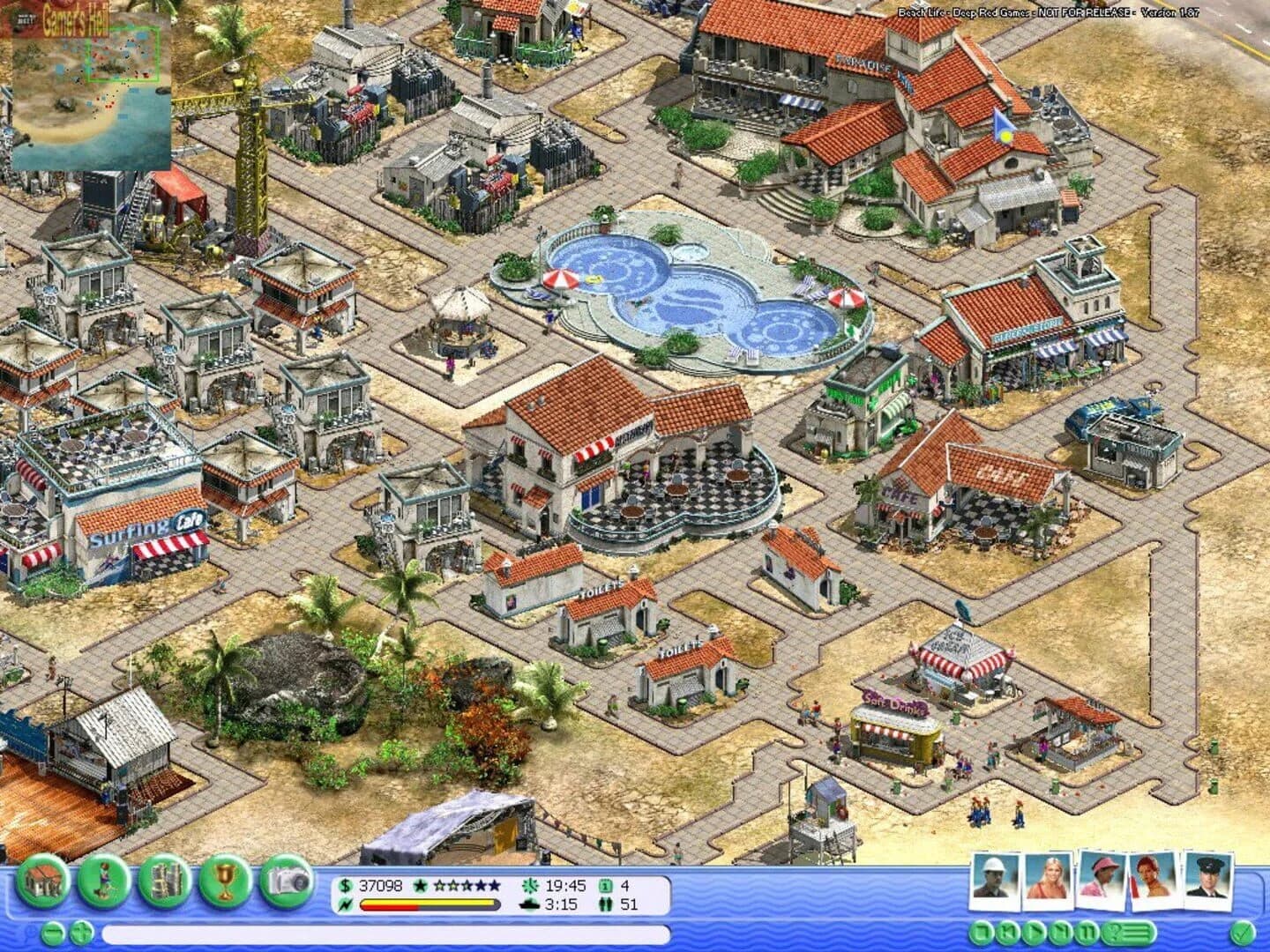The width and height of the screenshot is (1270, 952).
Task: Click the green confirm checkmark button
Action: (1240, 933)
